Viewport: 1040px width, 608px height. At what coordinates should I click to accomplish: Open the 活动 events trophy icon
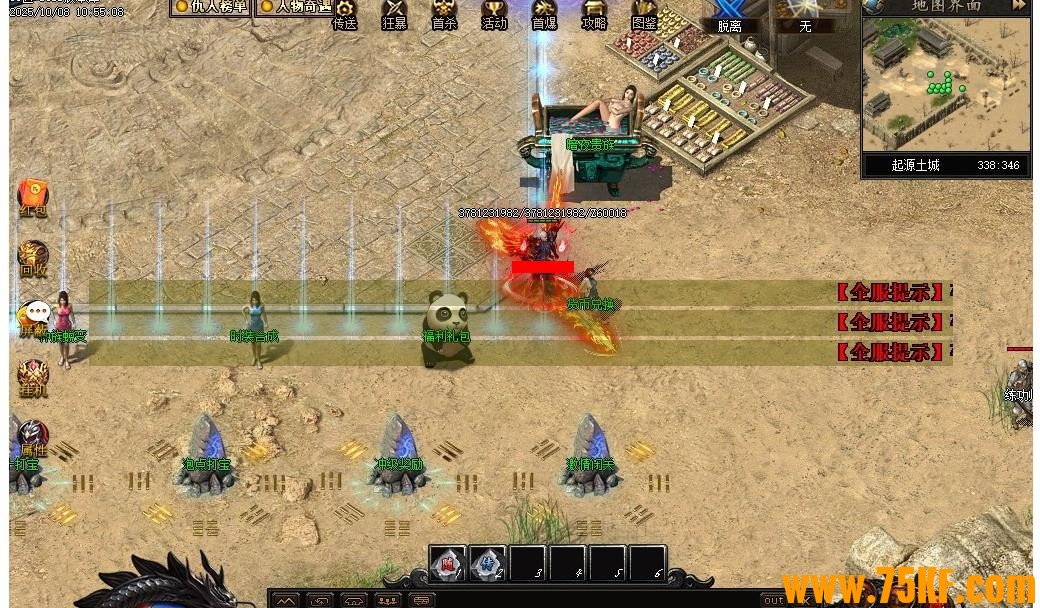coord(494,13)
